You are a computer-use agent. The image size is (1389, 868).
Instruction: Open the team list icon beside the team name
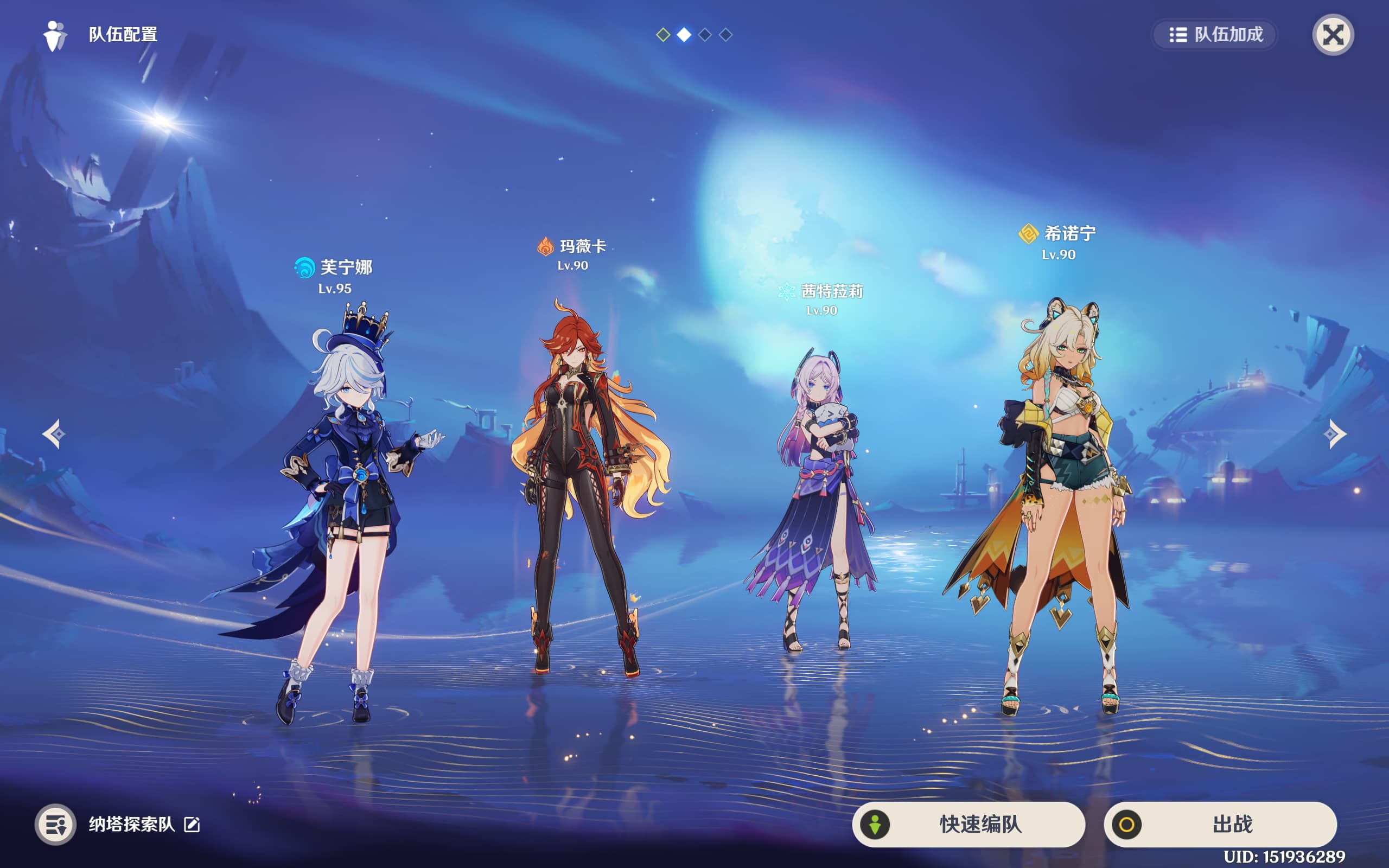click(56, 825)
